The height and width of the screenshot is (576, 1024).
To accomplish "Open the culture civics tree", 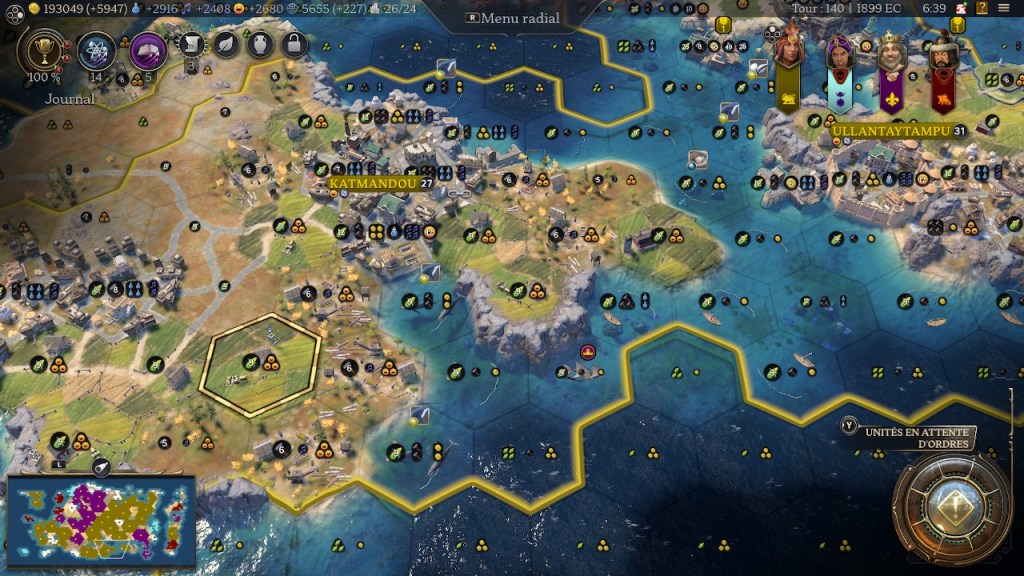I will [148, 49].
